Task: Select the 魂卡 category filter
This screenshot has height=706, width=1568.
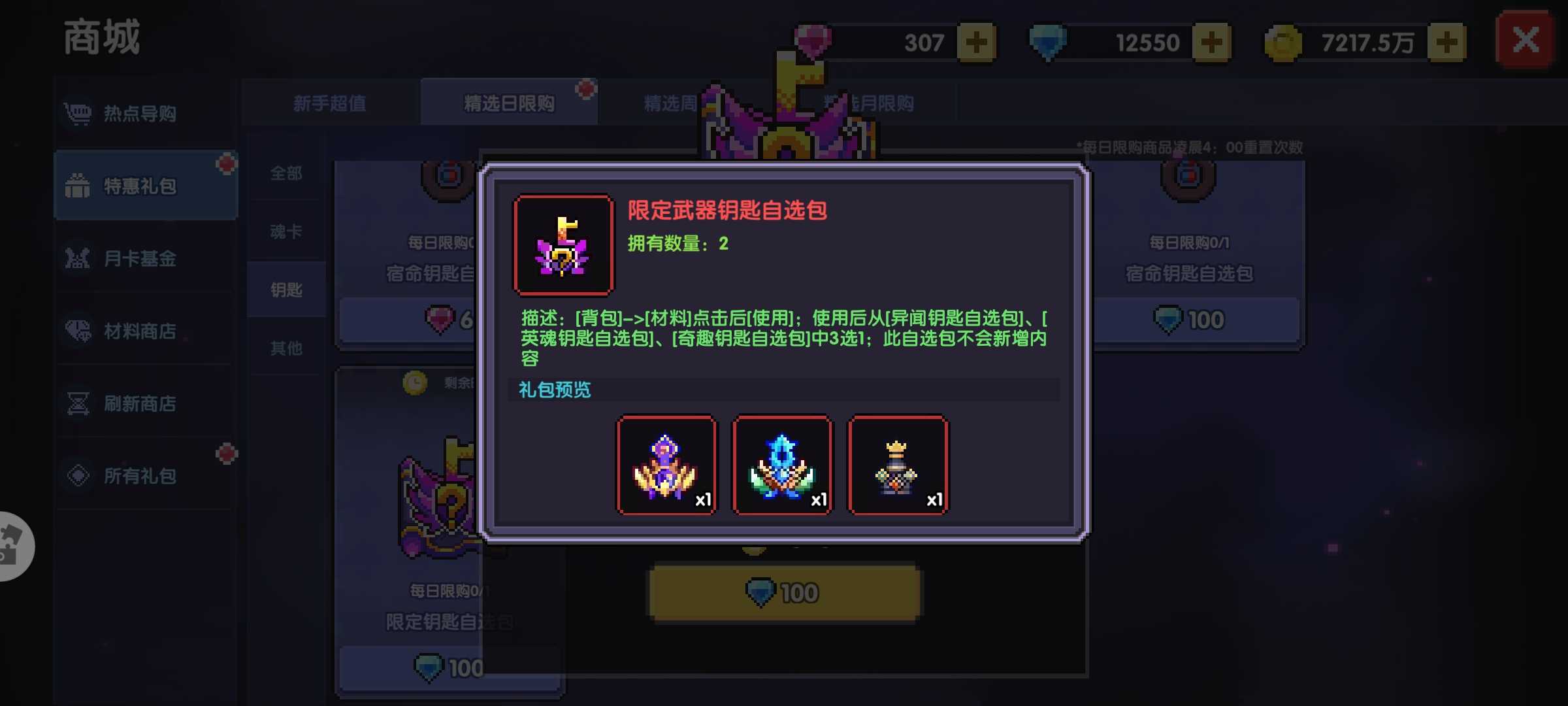Action: [286, 230]
